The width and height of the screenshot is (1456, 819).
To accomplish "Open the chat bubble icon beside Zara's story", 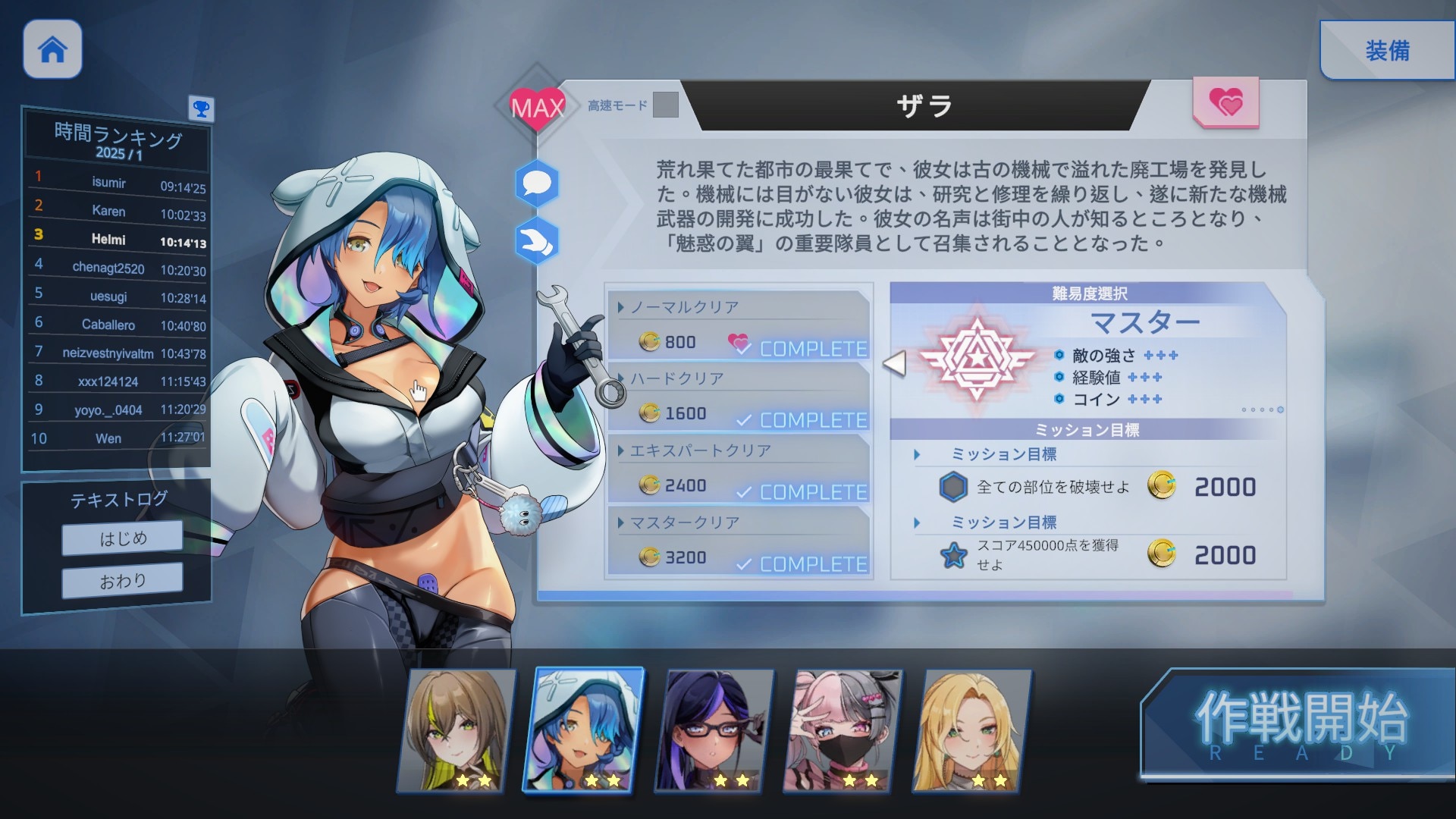I will click(536, 183).
